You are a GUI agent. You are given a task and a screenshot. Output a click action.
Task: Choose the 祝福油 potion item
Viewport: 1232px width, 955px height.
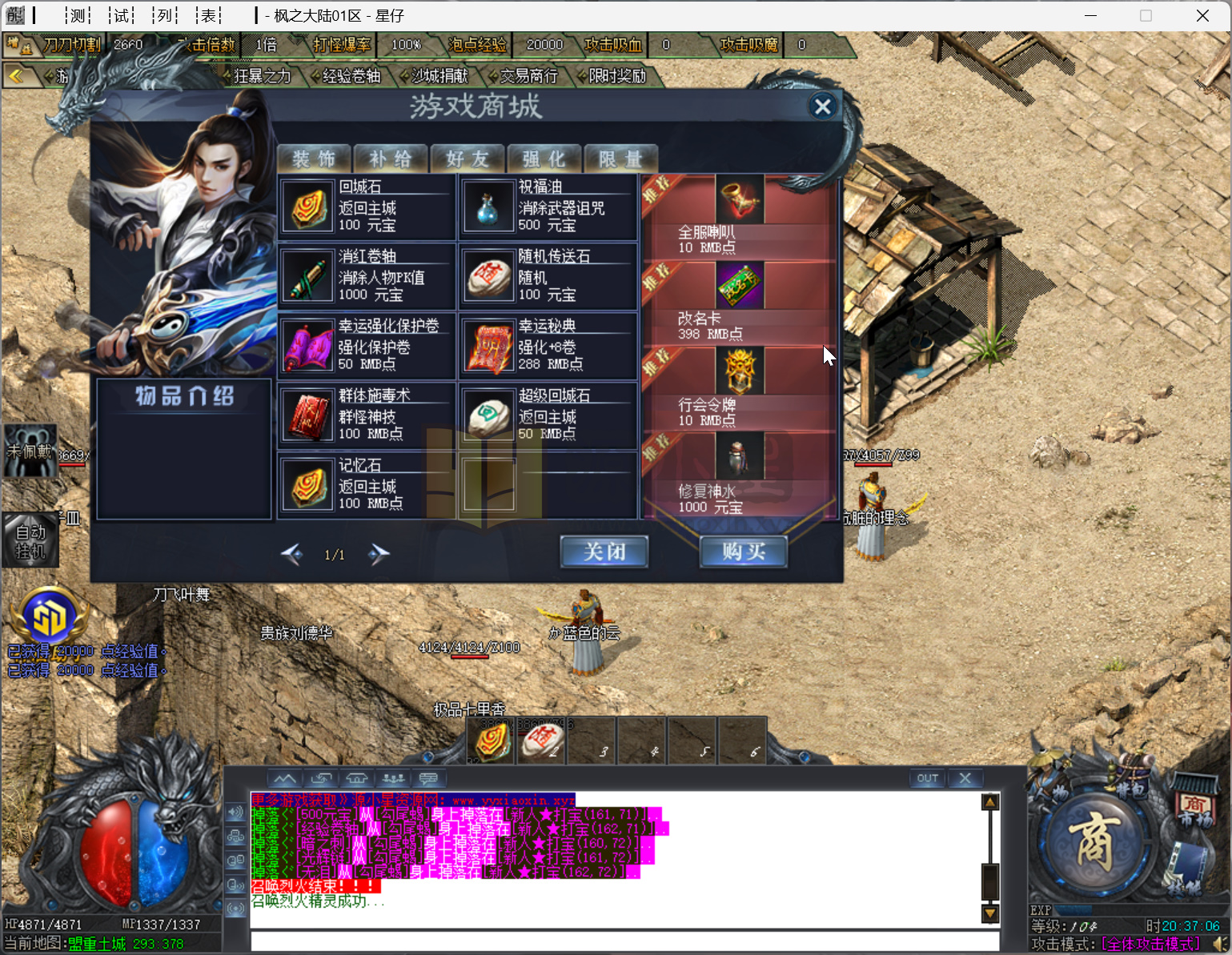coord(488,207)
